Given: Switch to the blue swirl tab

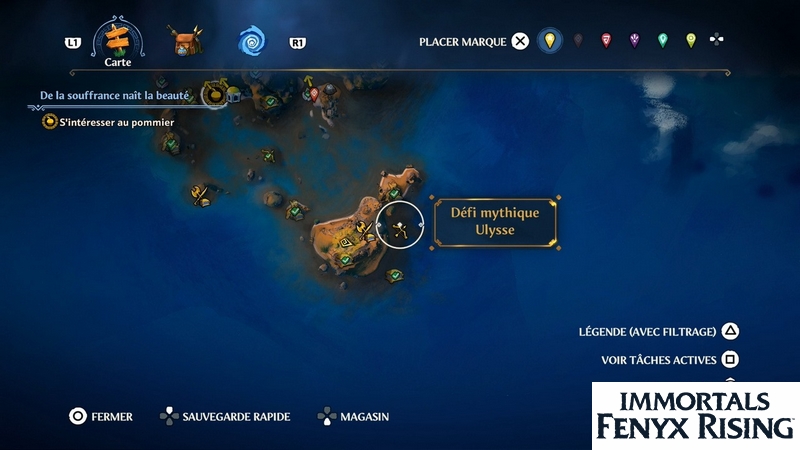Looking at the screenshot, I should point(252,42).
